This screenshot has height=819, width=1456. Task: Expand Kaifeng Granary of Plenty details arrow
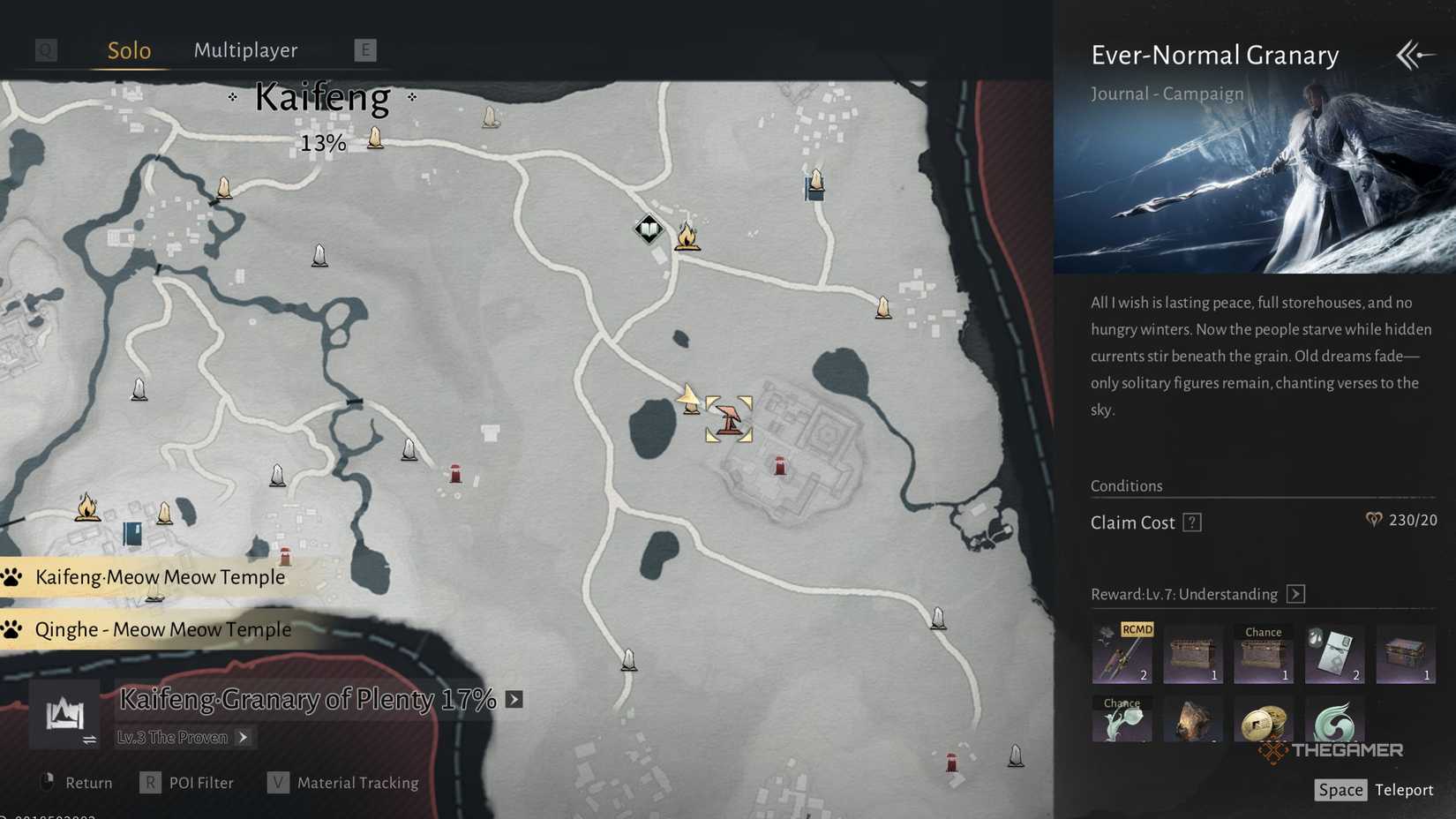click(x=512, y=699)
